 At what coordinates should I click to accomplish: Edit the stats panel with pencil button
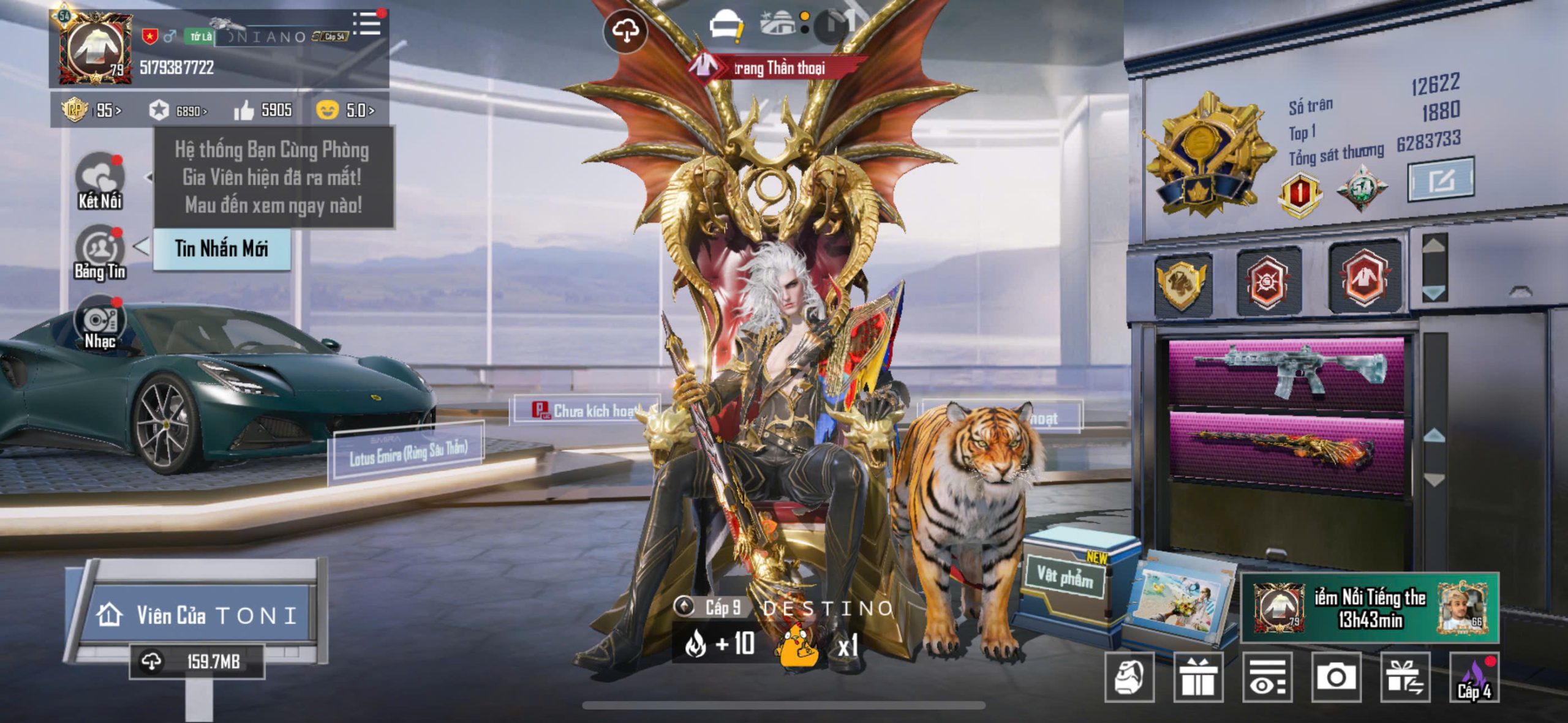point(1441,180)
